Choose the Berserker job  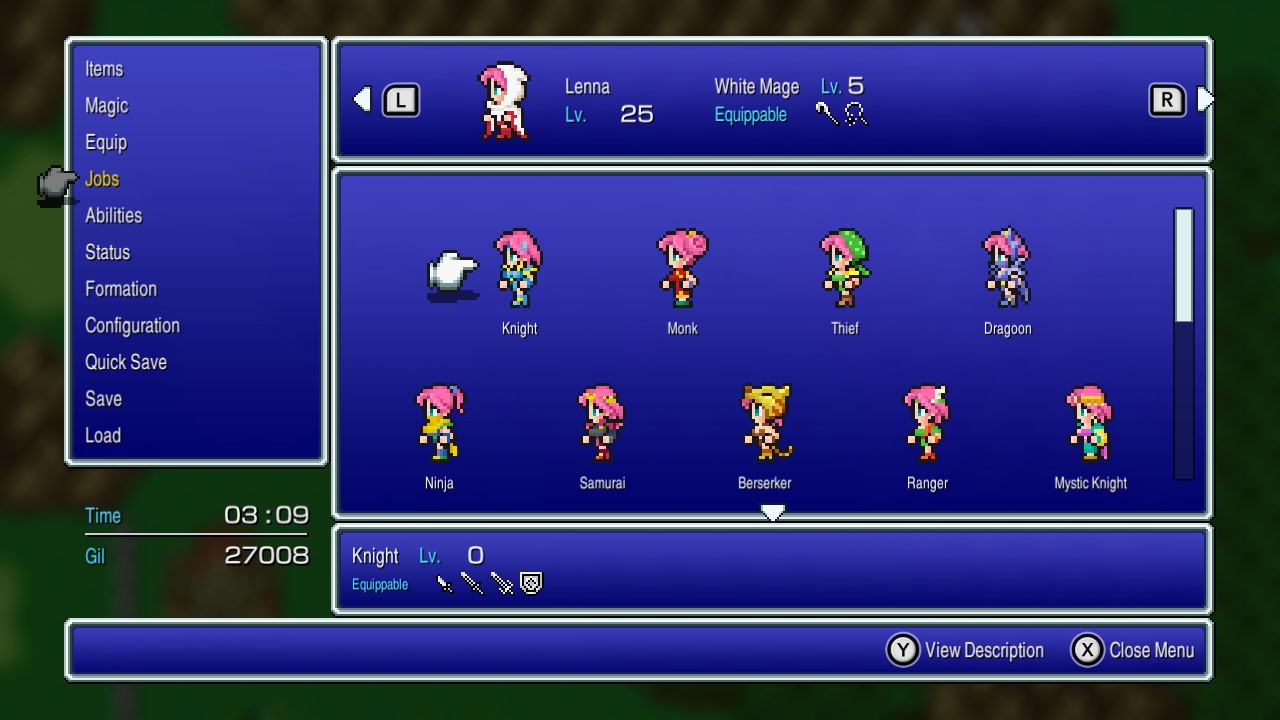[765, 425]
